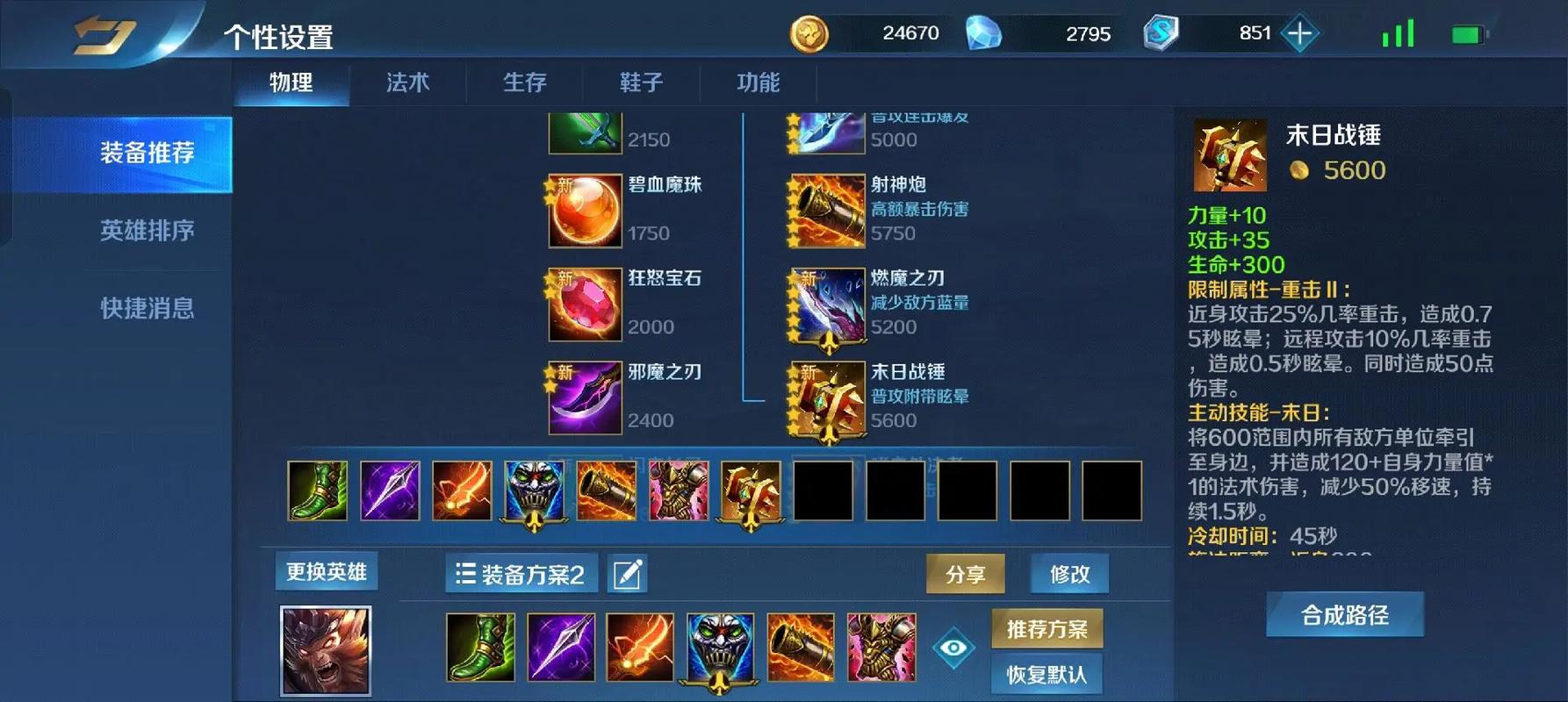Select the 狂怒宝石 item icon
The height and width of the screenshot is (702, 1568).
tap(584, 304)
